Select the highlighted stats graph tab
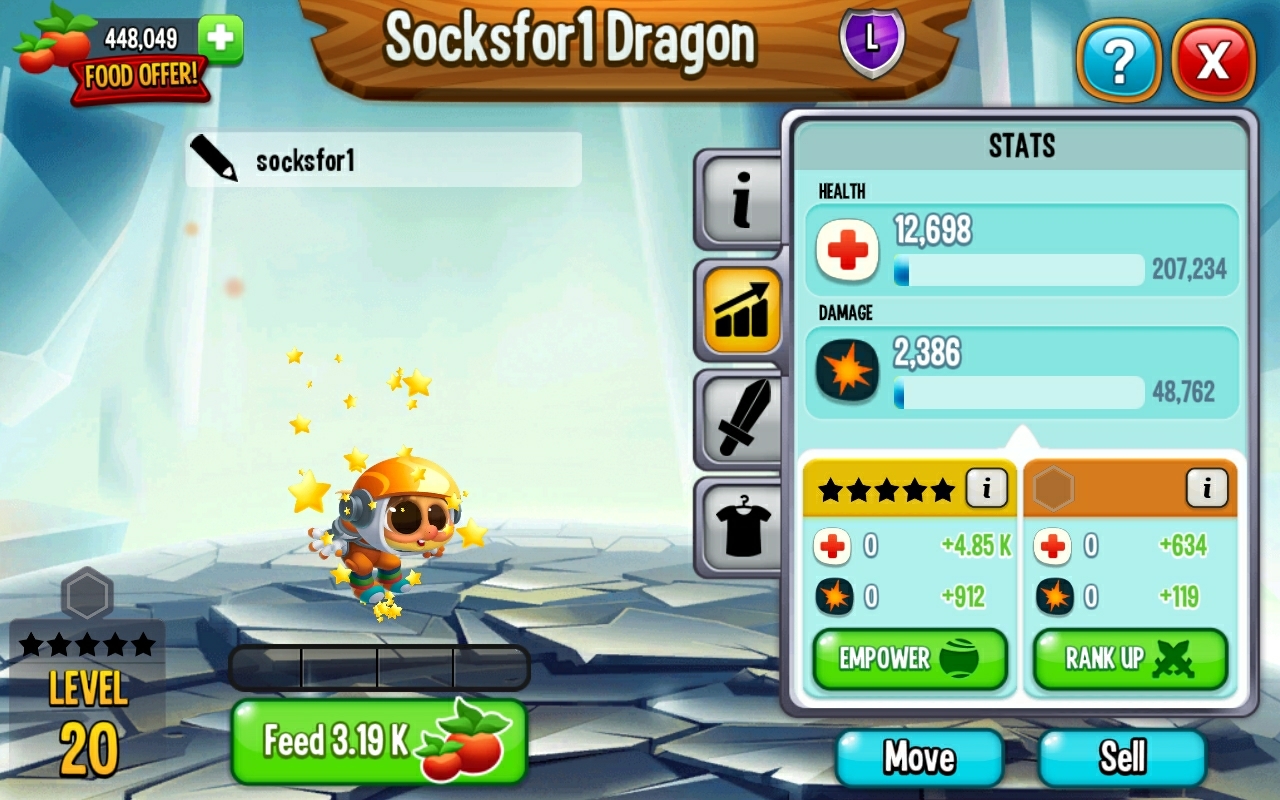 pos(740,308)
